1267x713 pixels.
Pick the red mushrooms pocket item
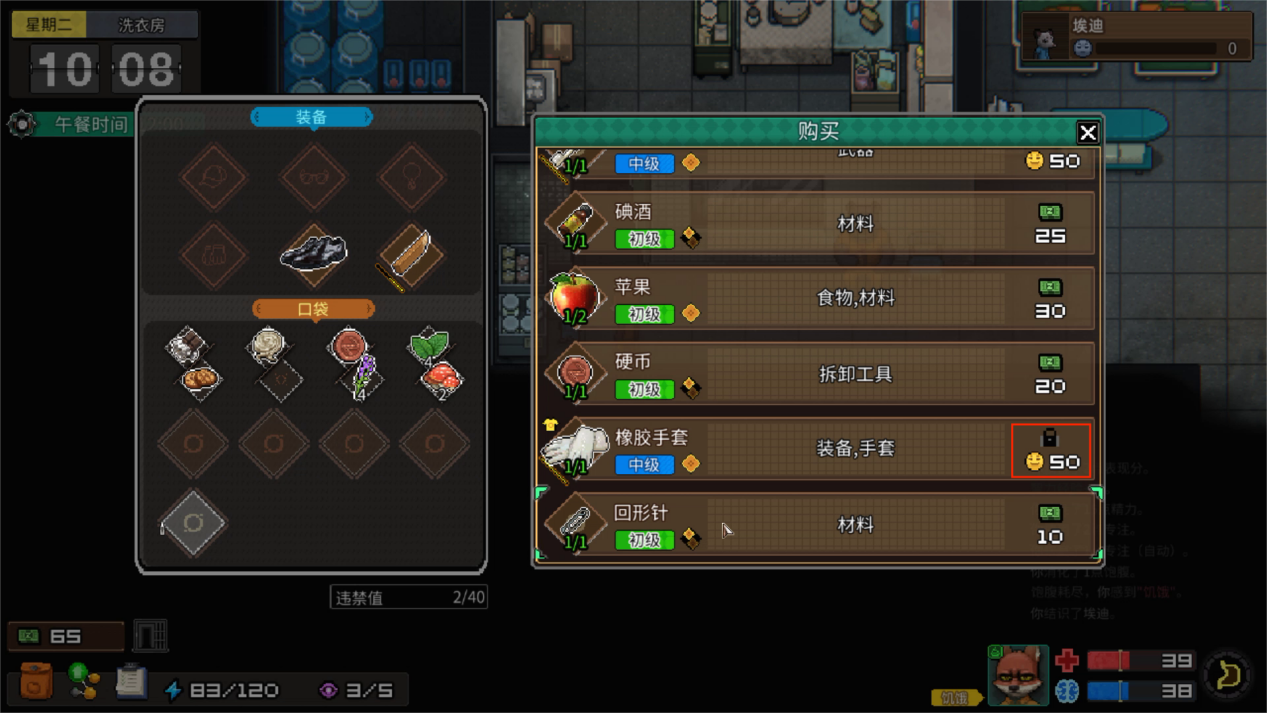click(x=441, y=379)
